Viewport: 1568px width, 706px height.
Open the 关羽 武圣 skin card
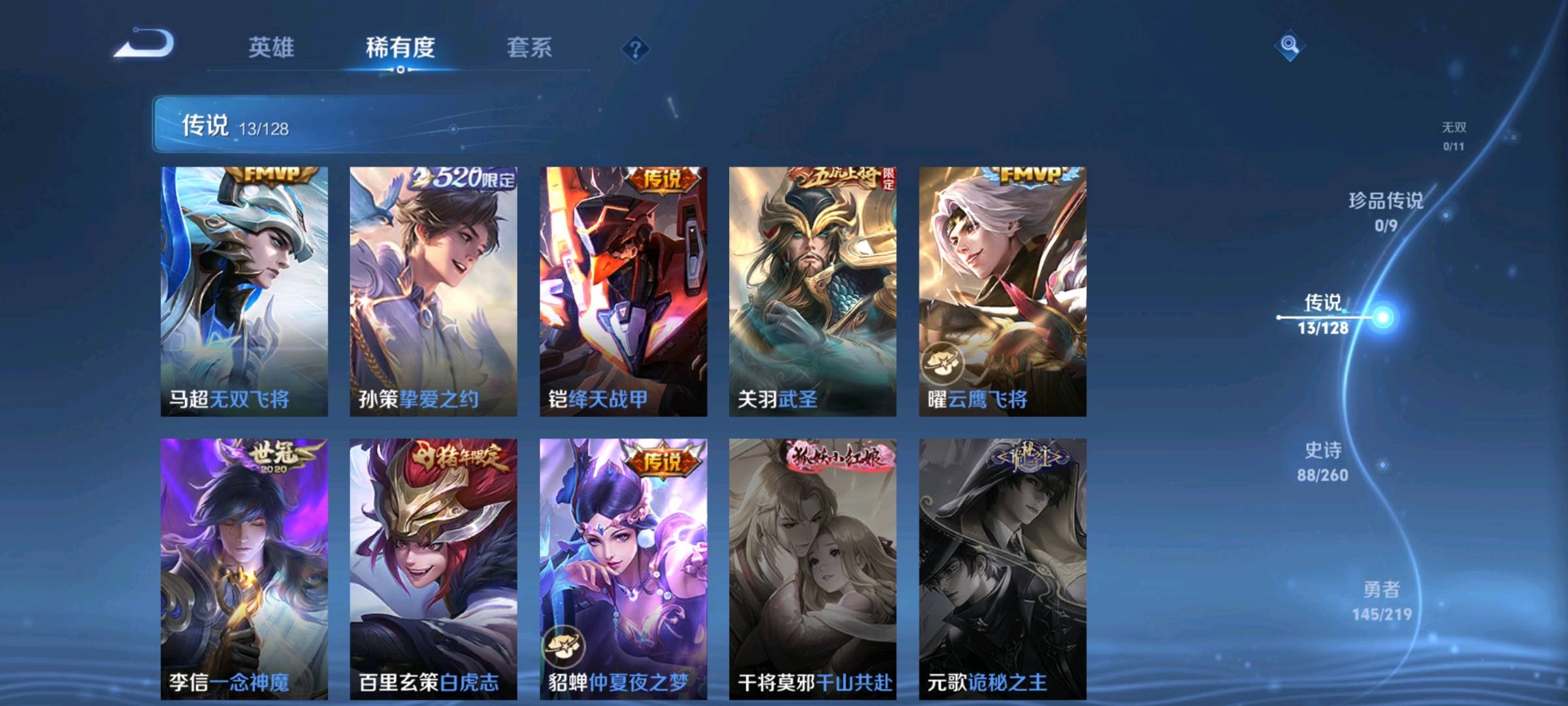coord(813,291)
